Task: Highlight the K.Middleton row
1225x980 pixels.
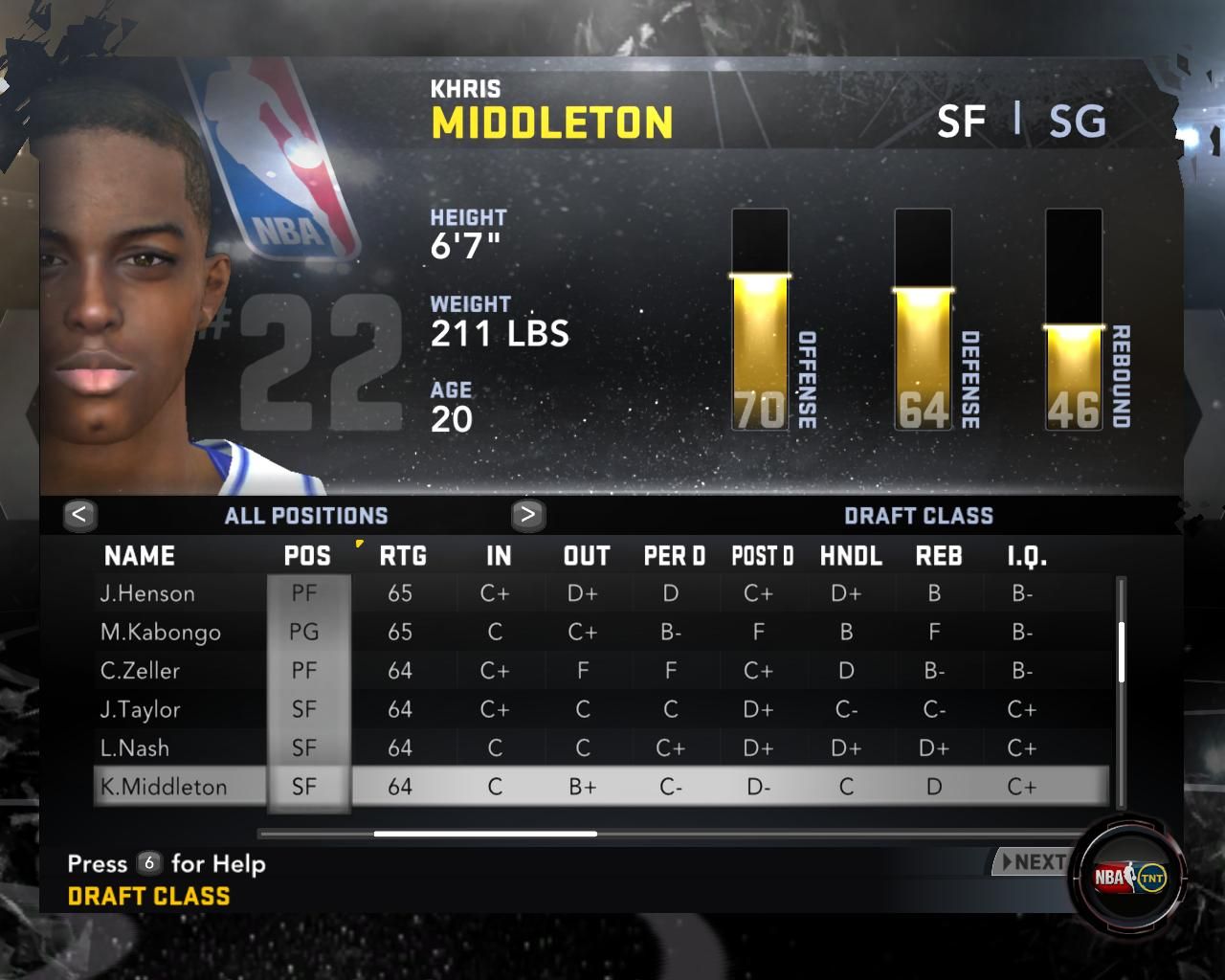Action: click(x=164, y=787)
